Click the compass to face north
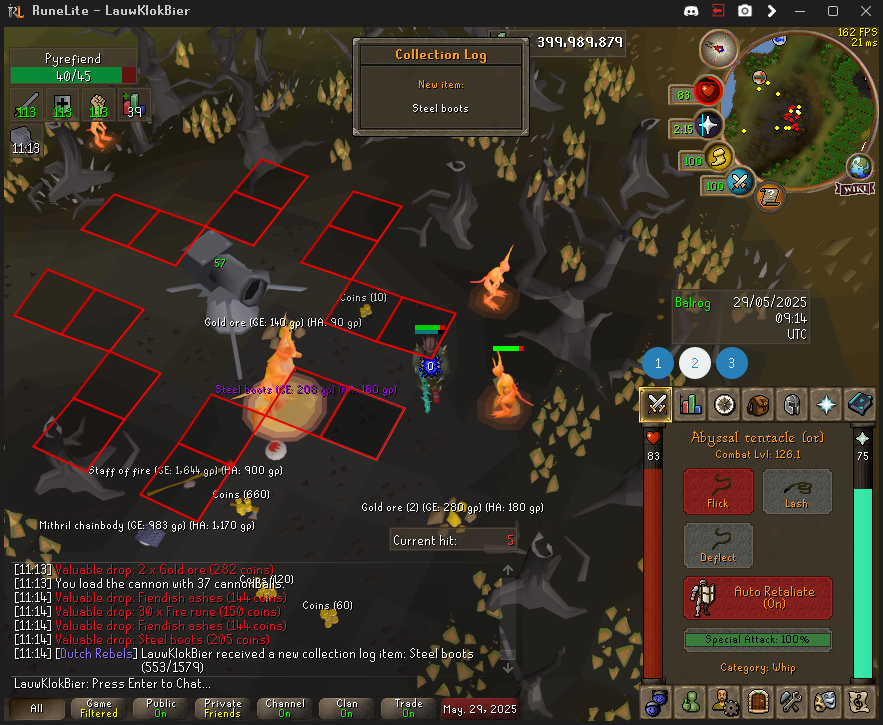 click(717, 46)
